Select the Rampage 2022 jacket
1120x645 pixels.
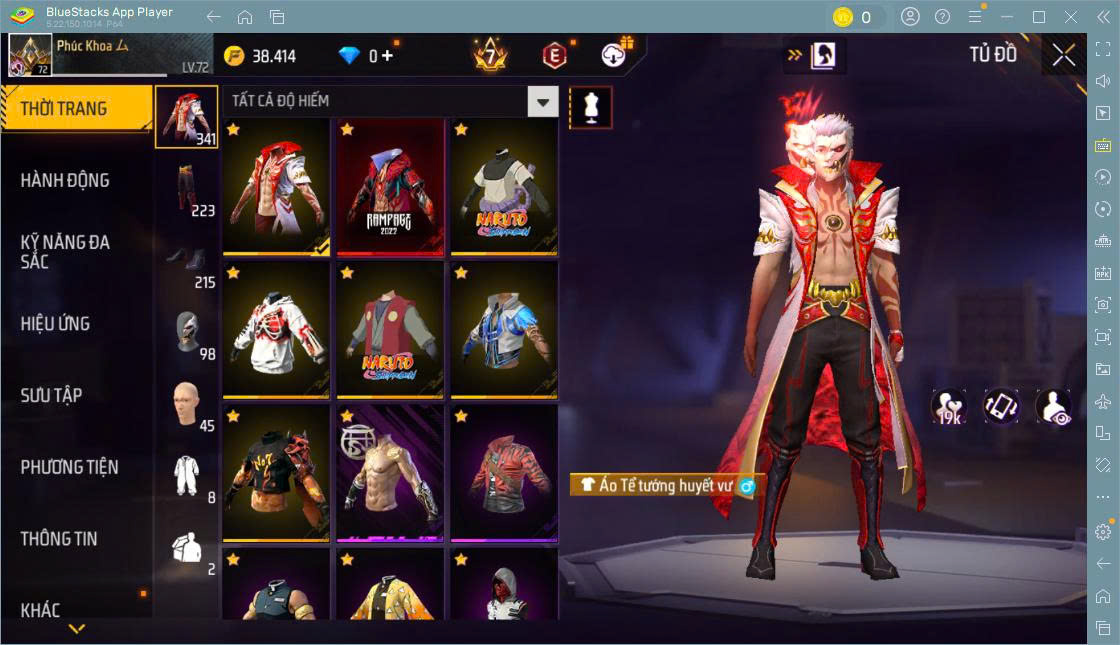tap(390, 186)
